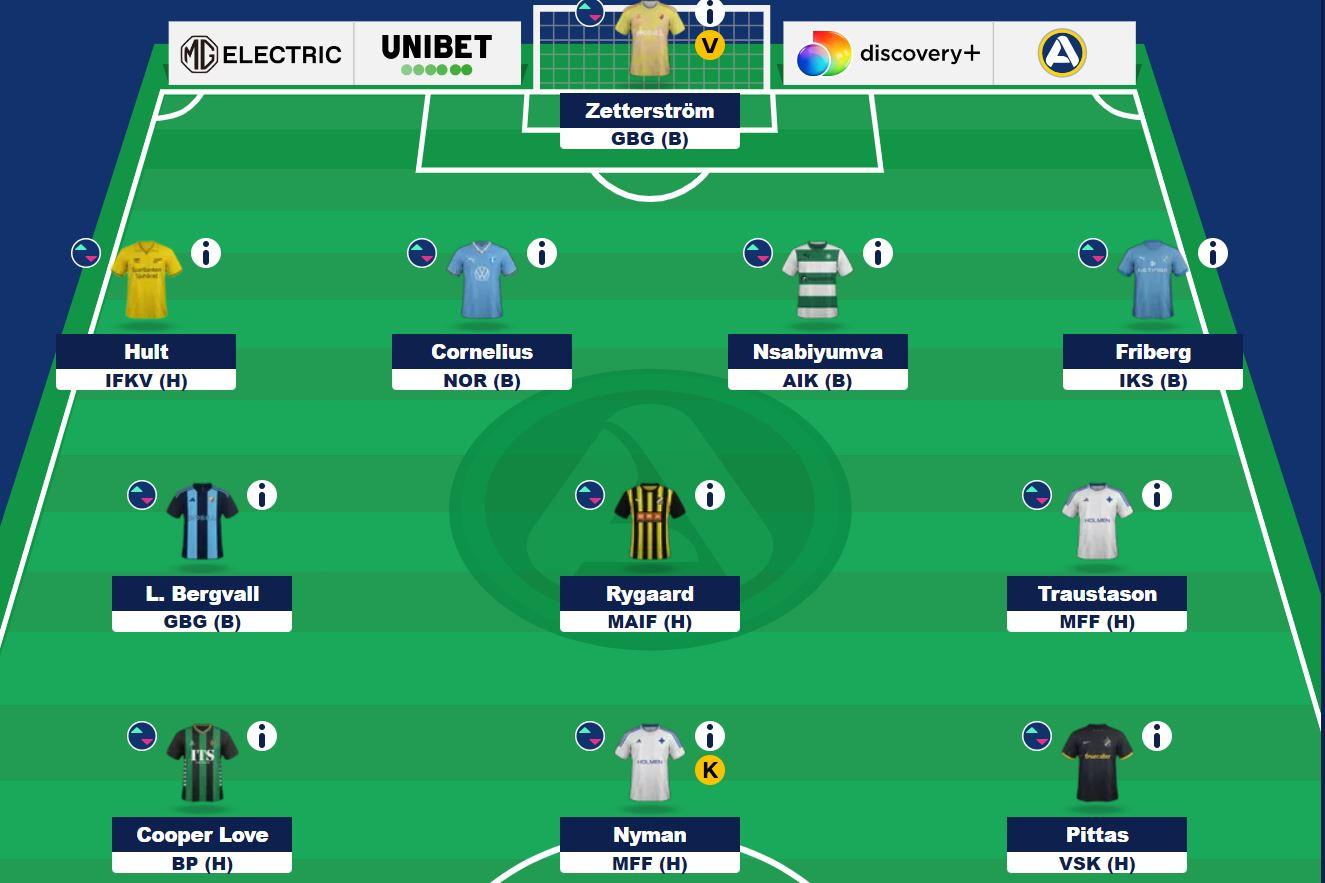Image resolution: width=1325 pixels, height=883 pixels.
Task: Open player info for Pittas
Action: [x=1156, y=735]
